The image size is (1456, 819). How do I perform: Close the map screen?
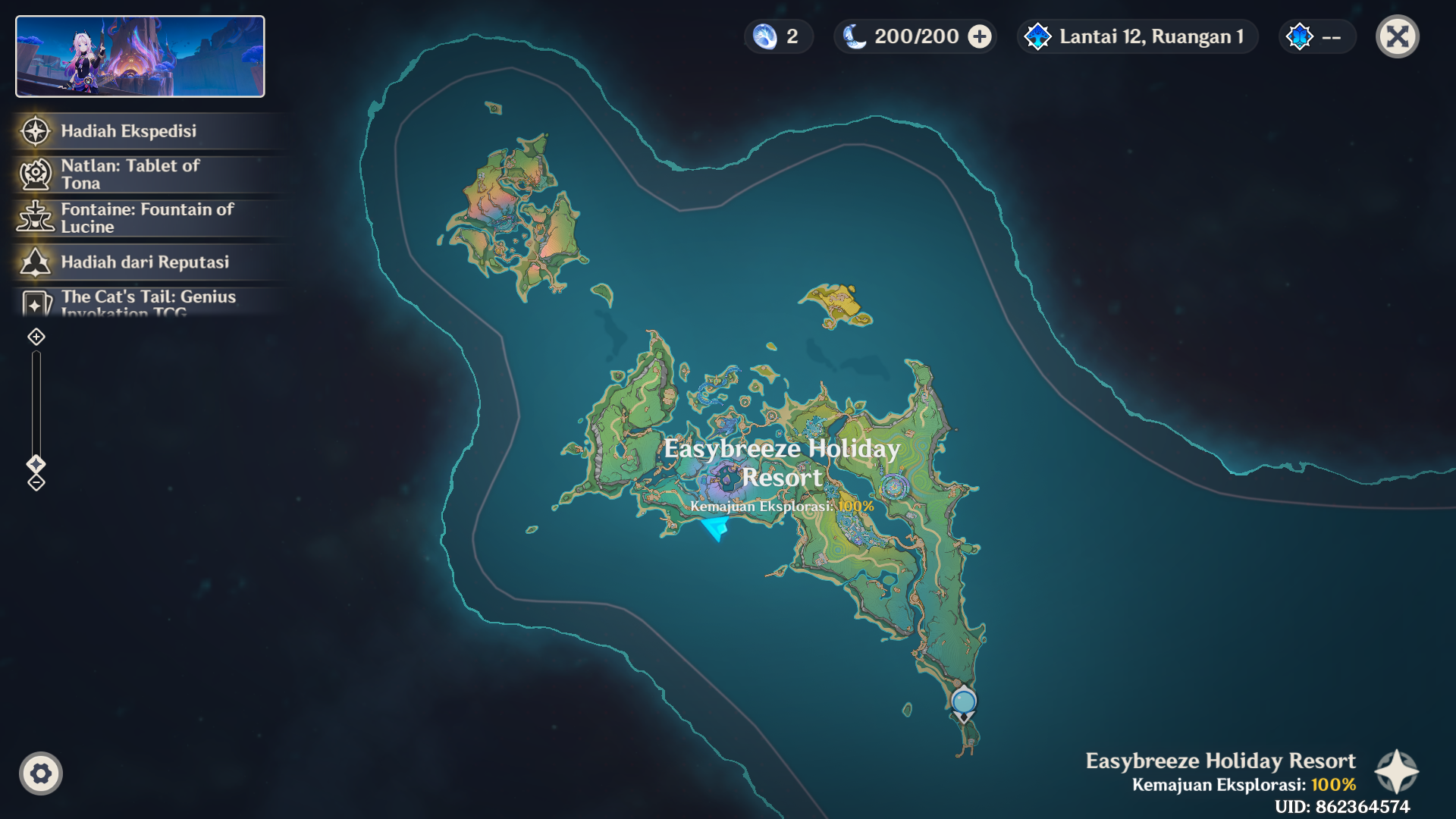(x=1397, y=36)
